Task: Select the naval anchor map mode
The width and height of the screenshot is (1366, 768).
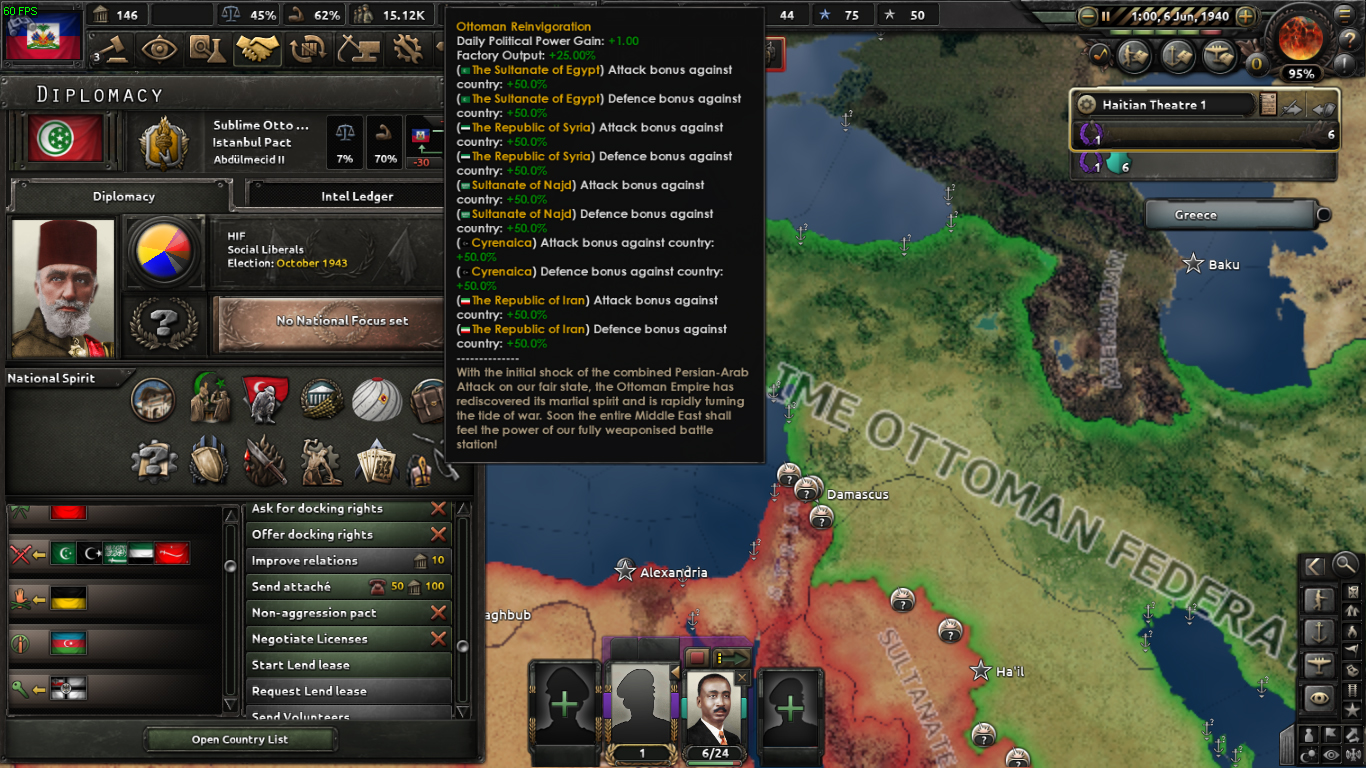Action: 1318,630
